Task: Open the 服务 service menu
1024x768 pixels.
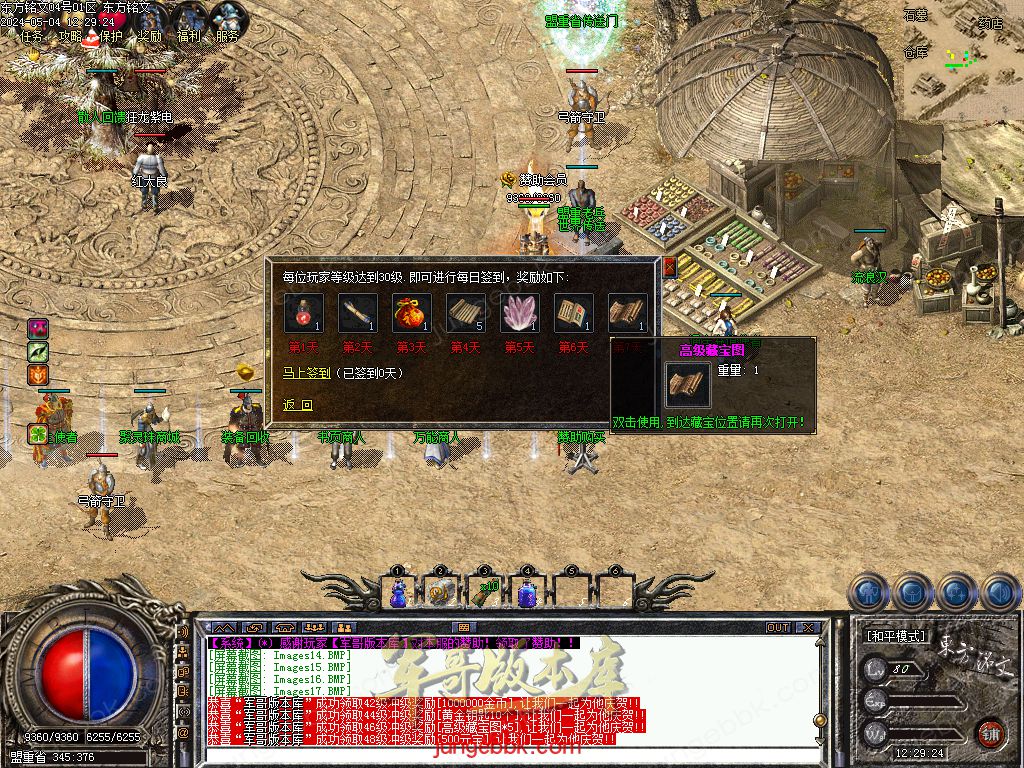Action: coord(227,36)
